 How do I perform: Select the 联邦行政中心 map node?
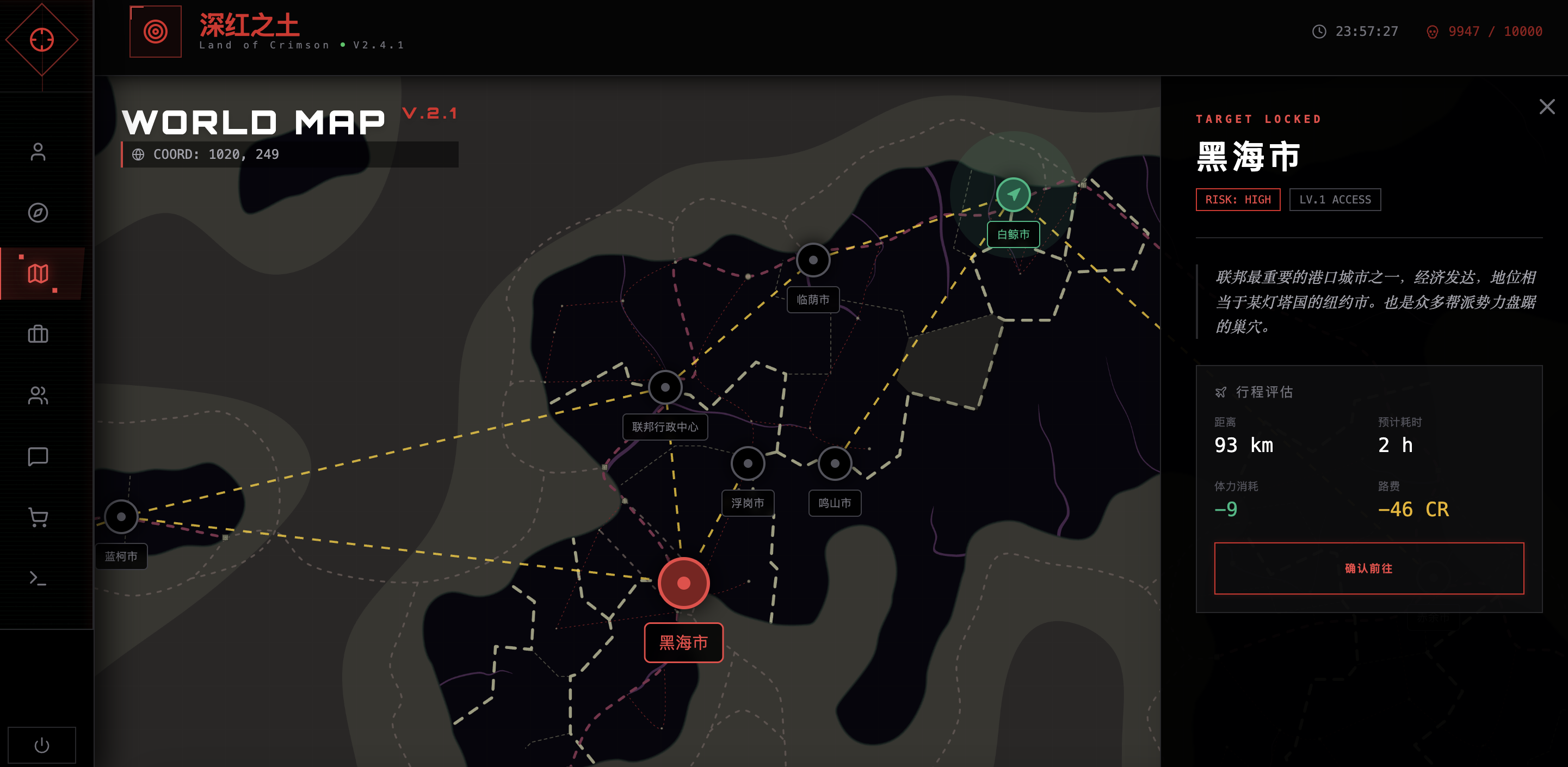click(665, 387)
